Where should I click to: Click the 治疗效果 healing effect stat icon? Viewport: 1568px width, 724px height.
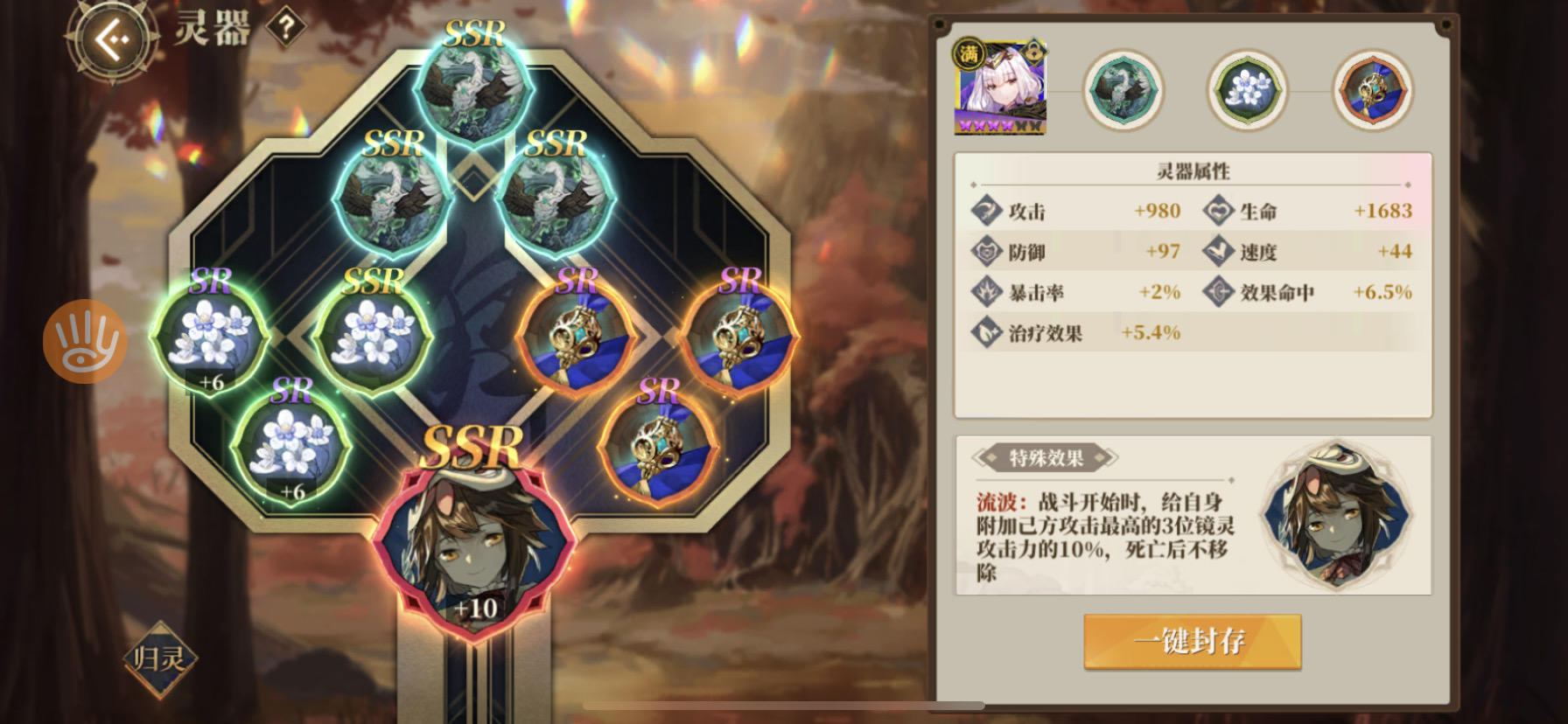coord(987,332)
